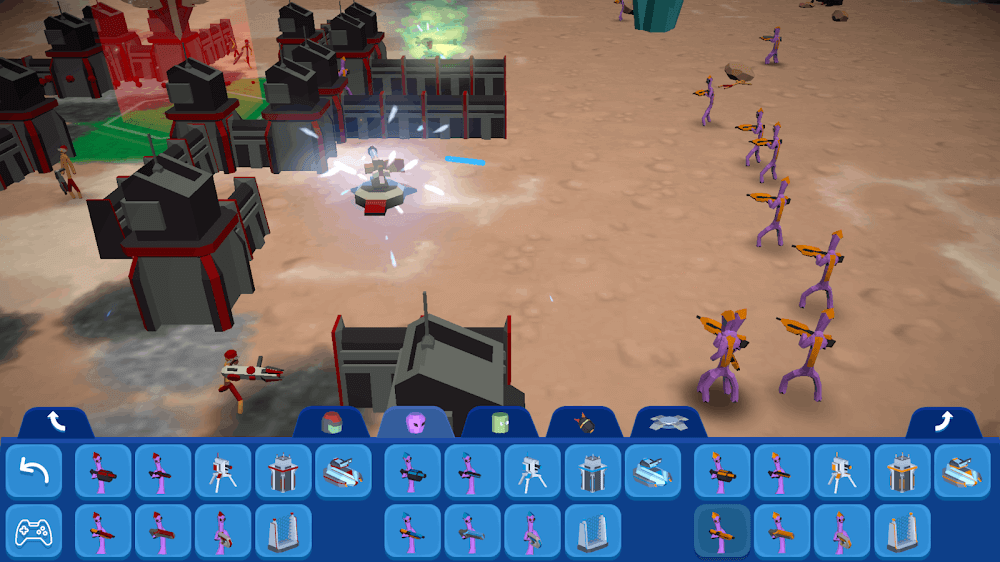
Task: Select the blue team hover tank
Action: (x=653, y=472)
